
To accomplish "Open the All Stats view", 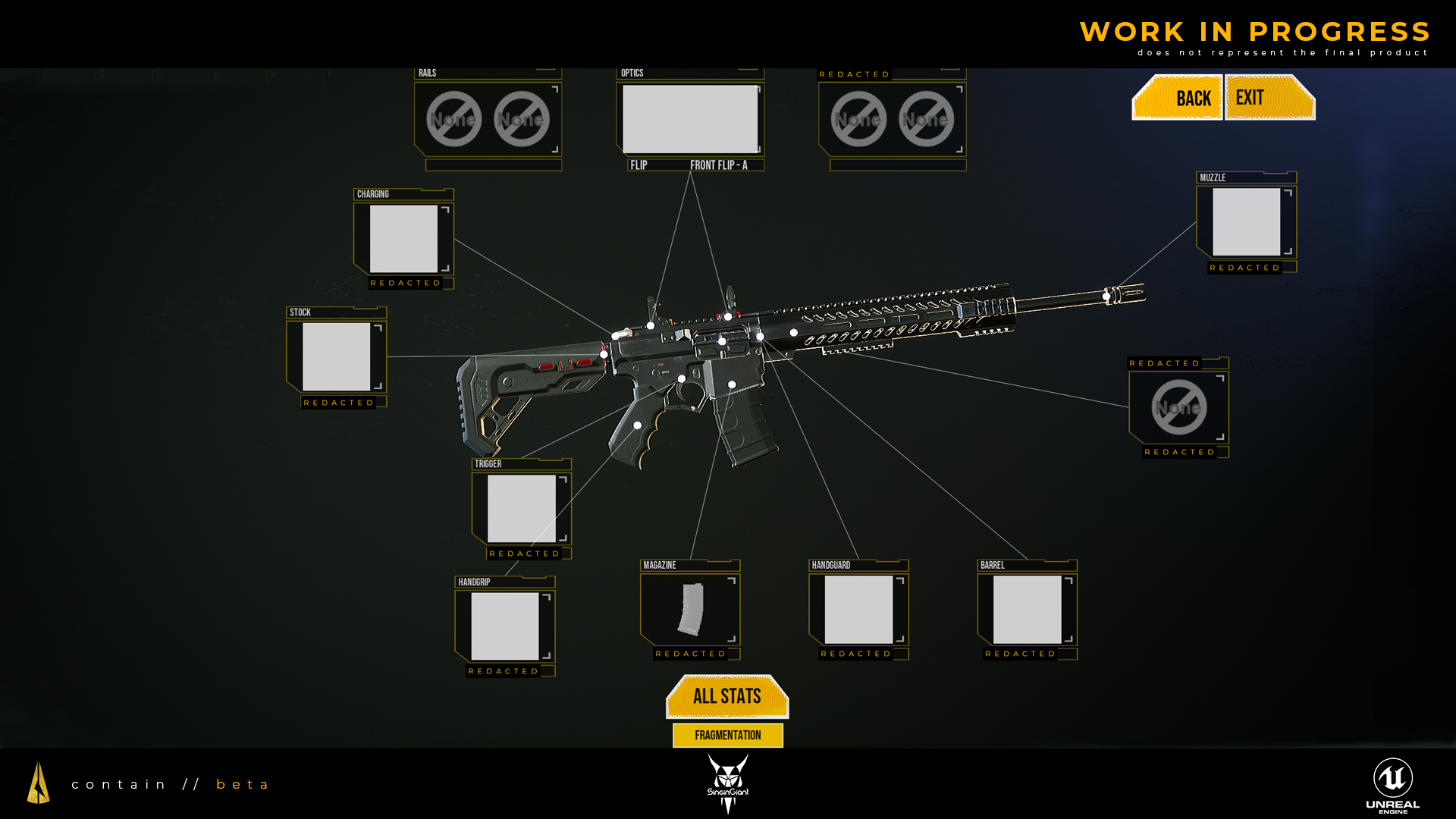I will 726,696.
